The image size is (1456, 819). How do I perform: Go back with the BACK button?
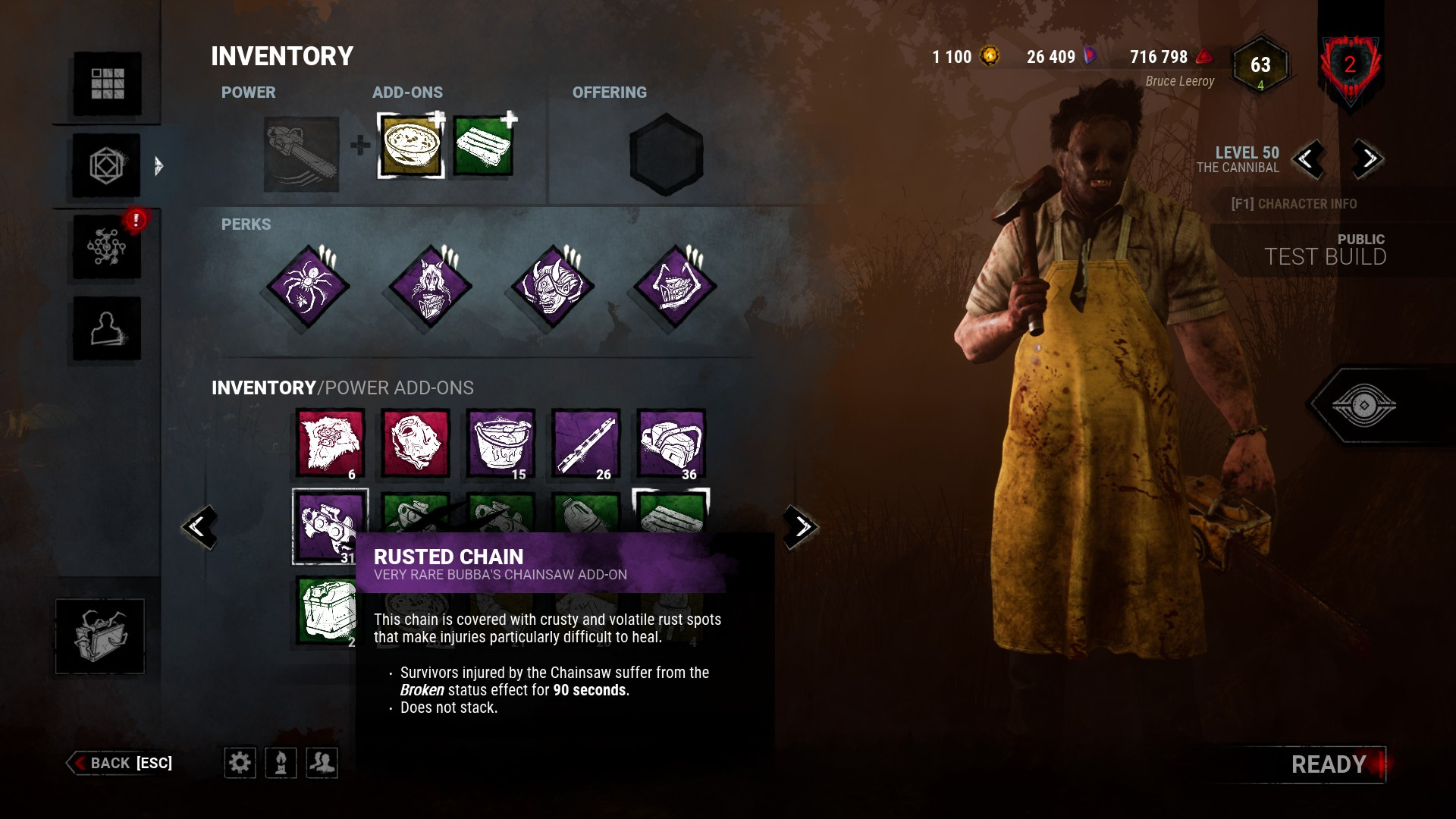121,763
